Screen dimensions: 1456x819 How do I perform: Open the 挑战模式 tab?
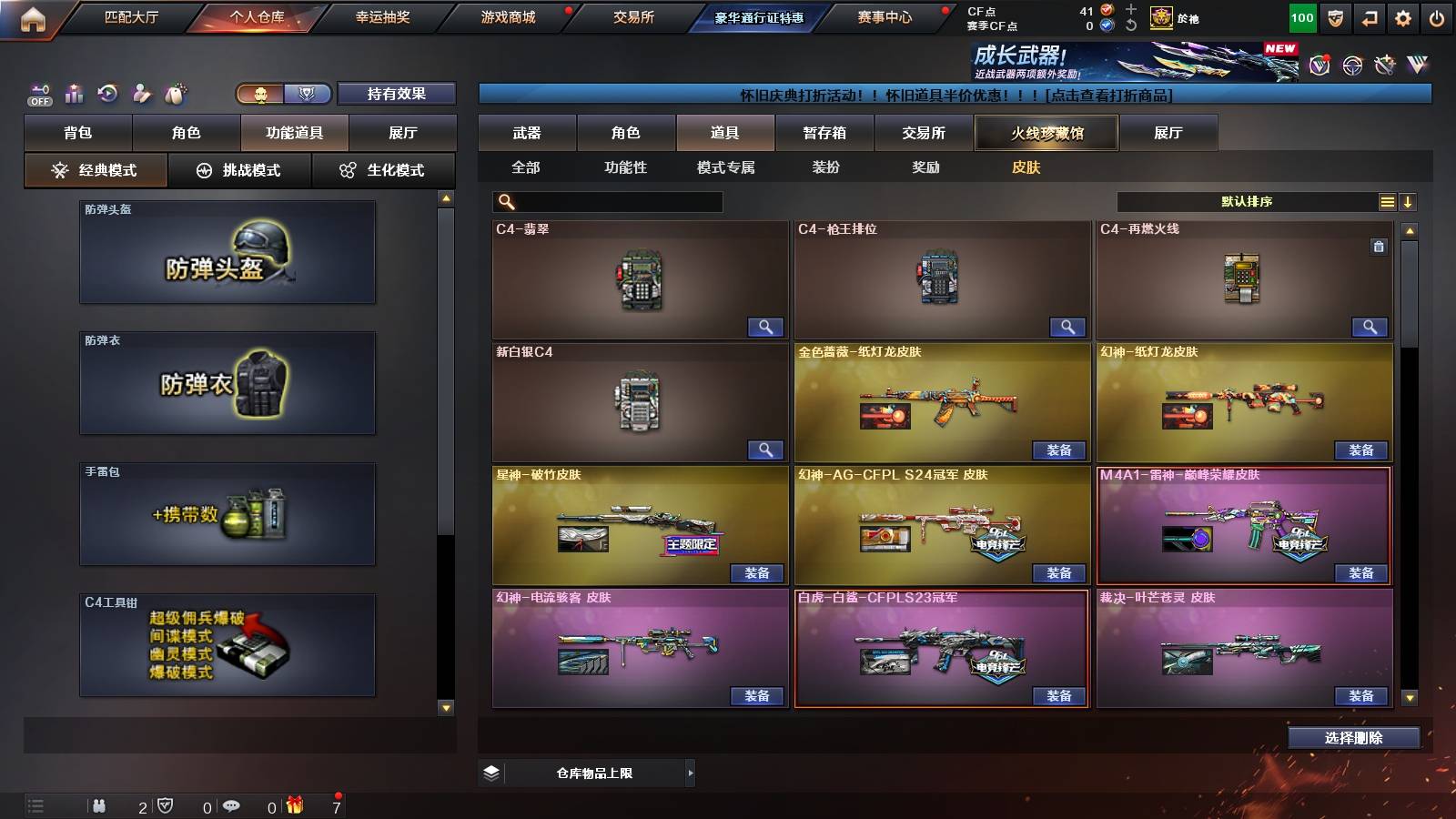pyautogui.click(x=239, y=169)
